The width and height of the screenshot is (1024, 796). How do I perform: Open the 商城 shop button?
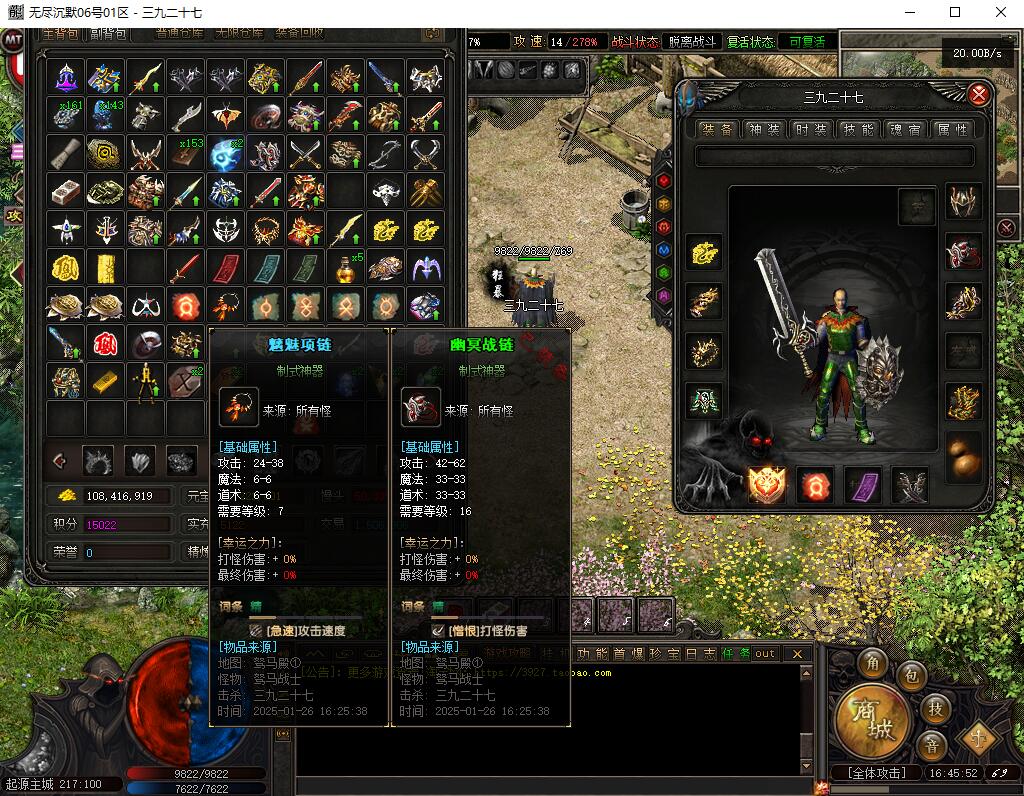click(x=872, y=719)
